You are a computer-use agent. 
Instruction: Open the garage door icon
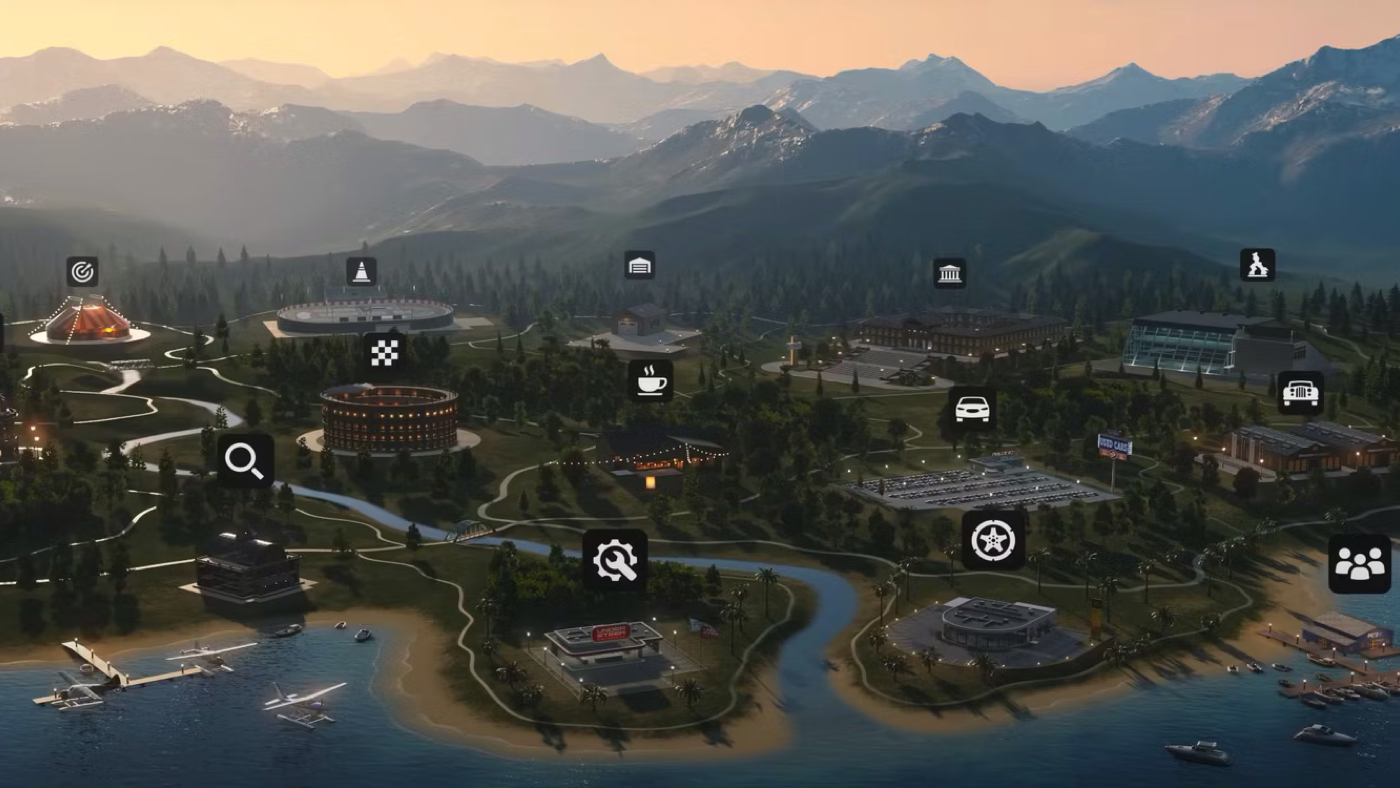(639, 265)
